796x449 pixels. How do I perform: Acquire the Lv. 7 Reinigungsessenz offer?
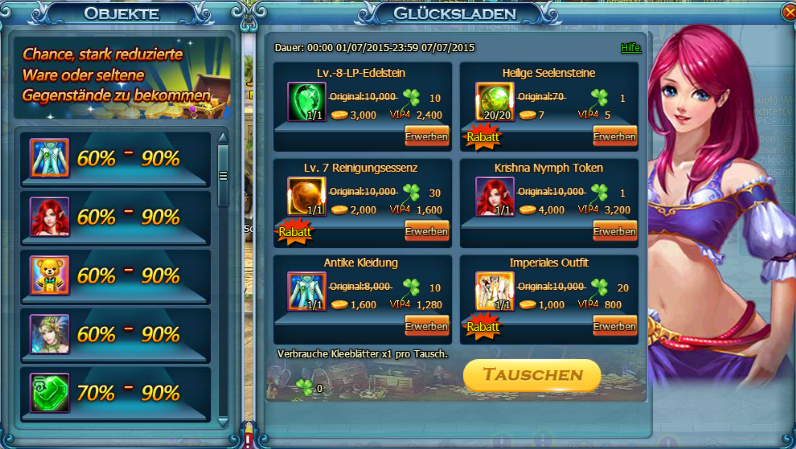(x=426, y=231)
